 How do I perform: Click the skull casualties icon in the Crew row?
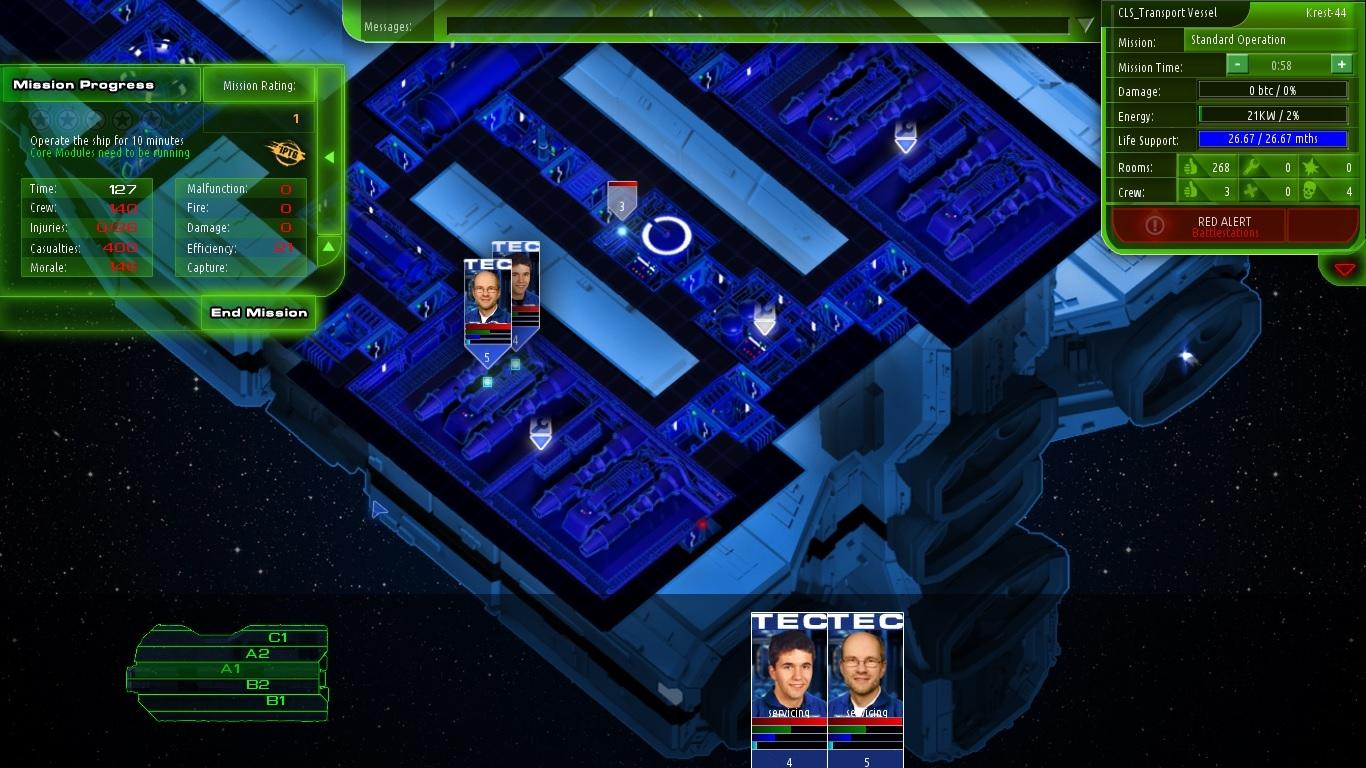click(1310, 192)
